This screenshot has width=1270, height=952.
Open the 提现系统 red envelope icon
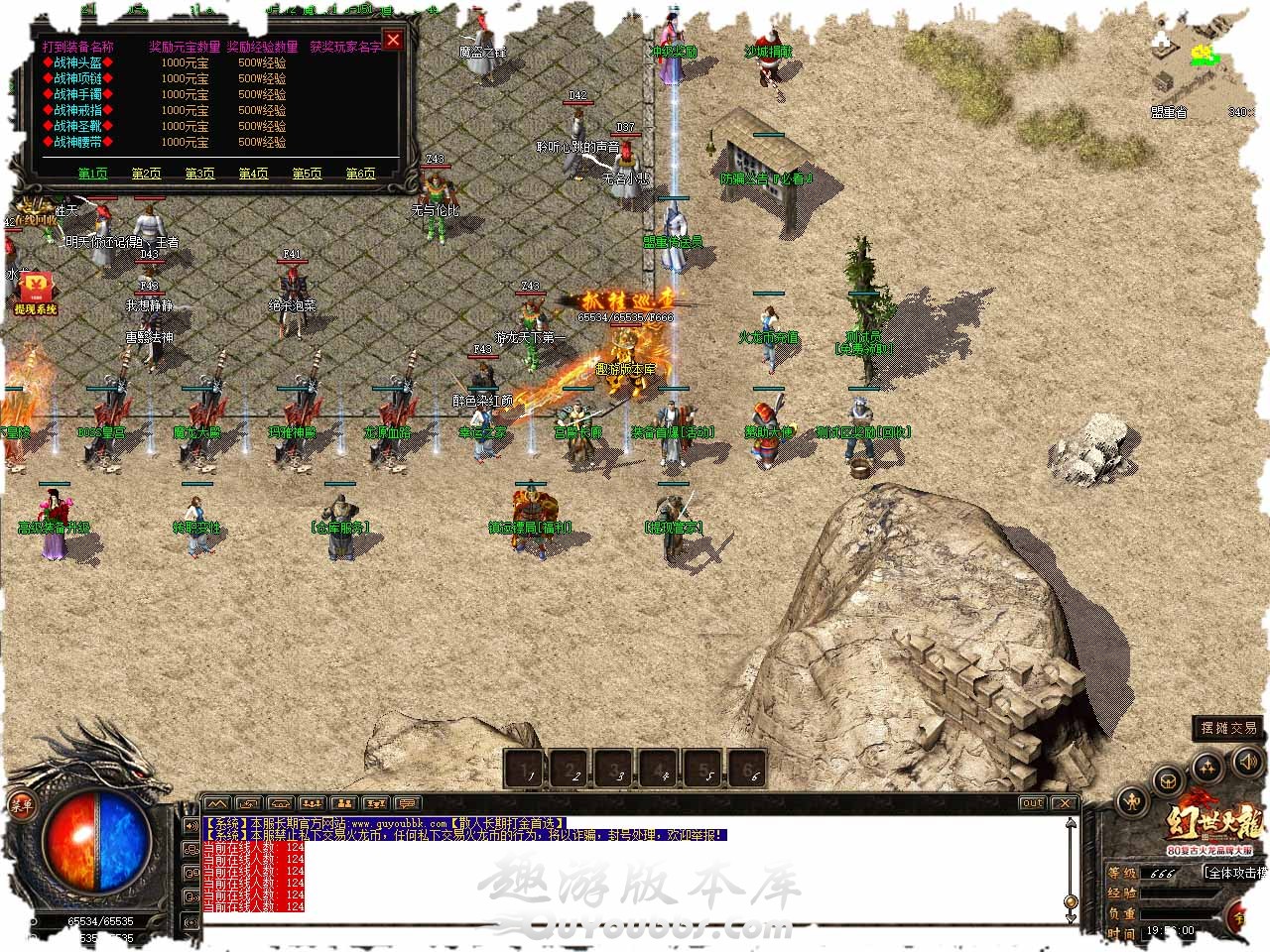pos(35,289)
